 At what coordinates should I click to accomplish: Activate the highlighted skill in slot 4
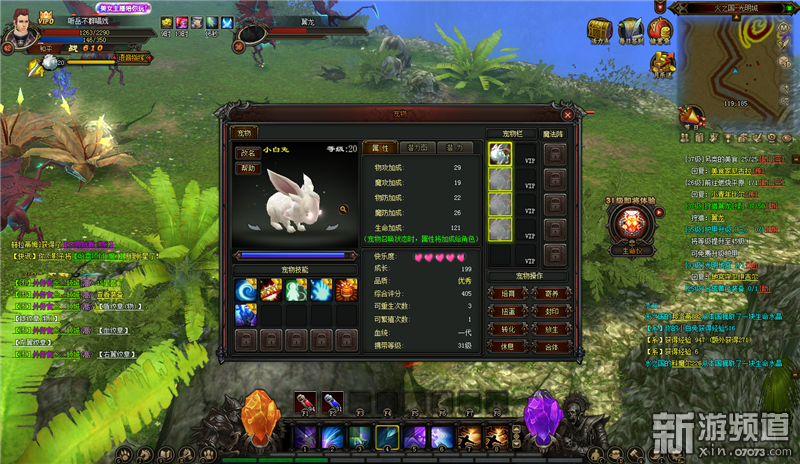(386, 438)
